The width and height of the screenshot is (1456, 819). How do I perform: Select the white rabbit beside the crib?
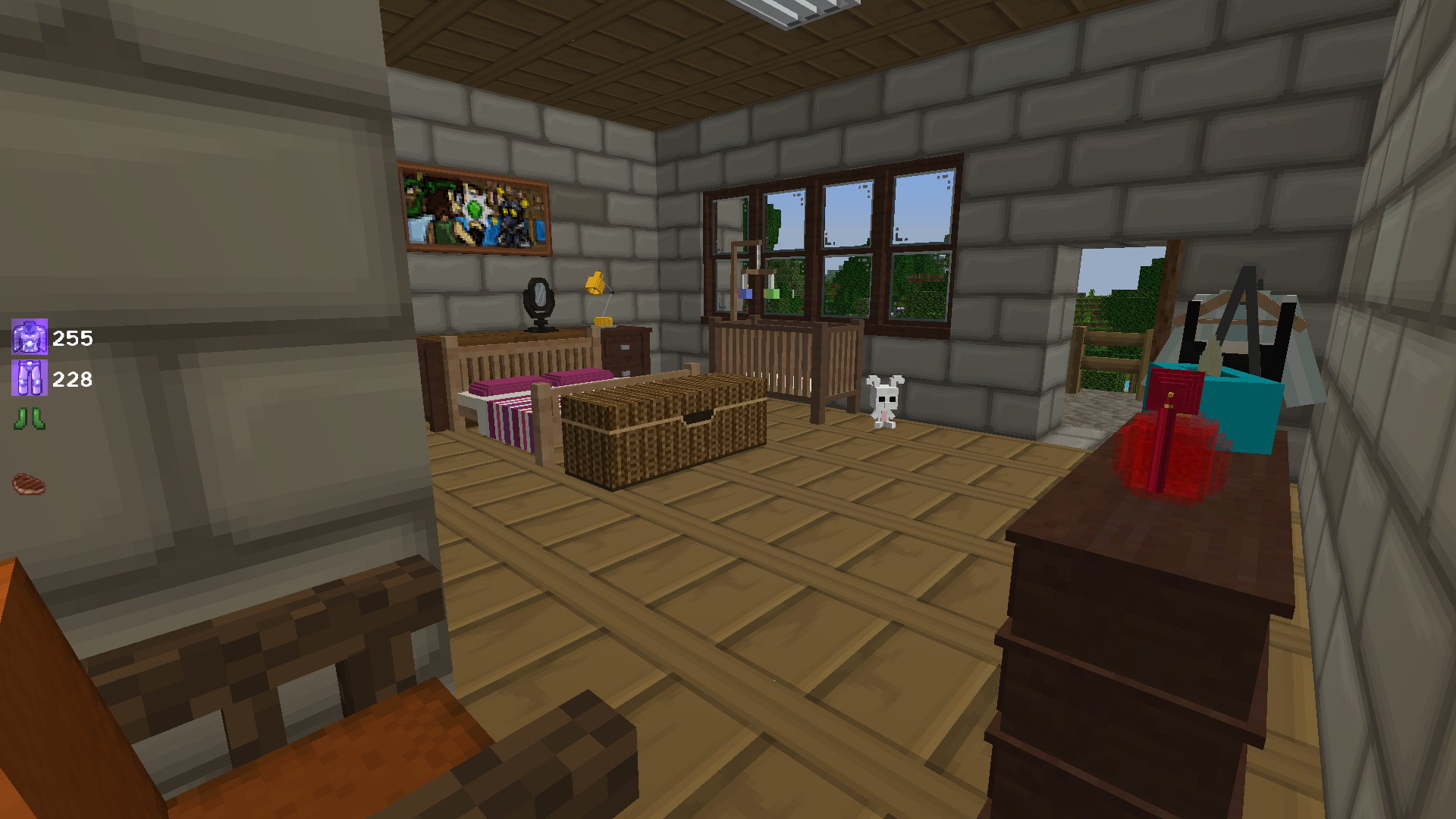click(884, 398)
